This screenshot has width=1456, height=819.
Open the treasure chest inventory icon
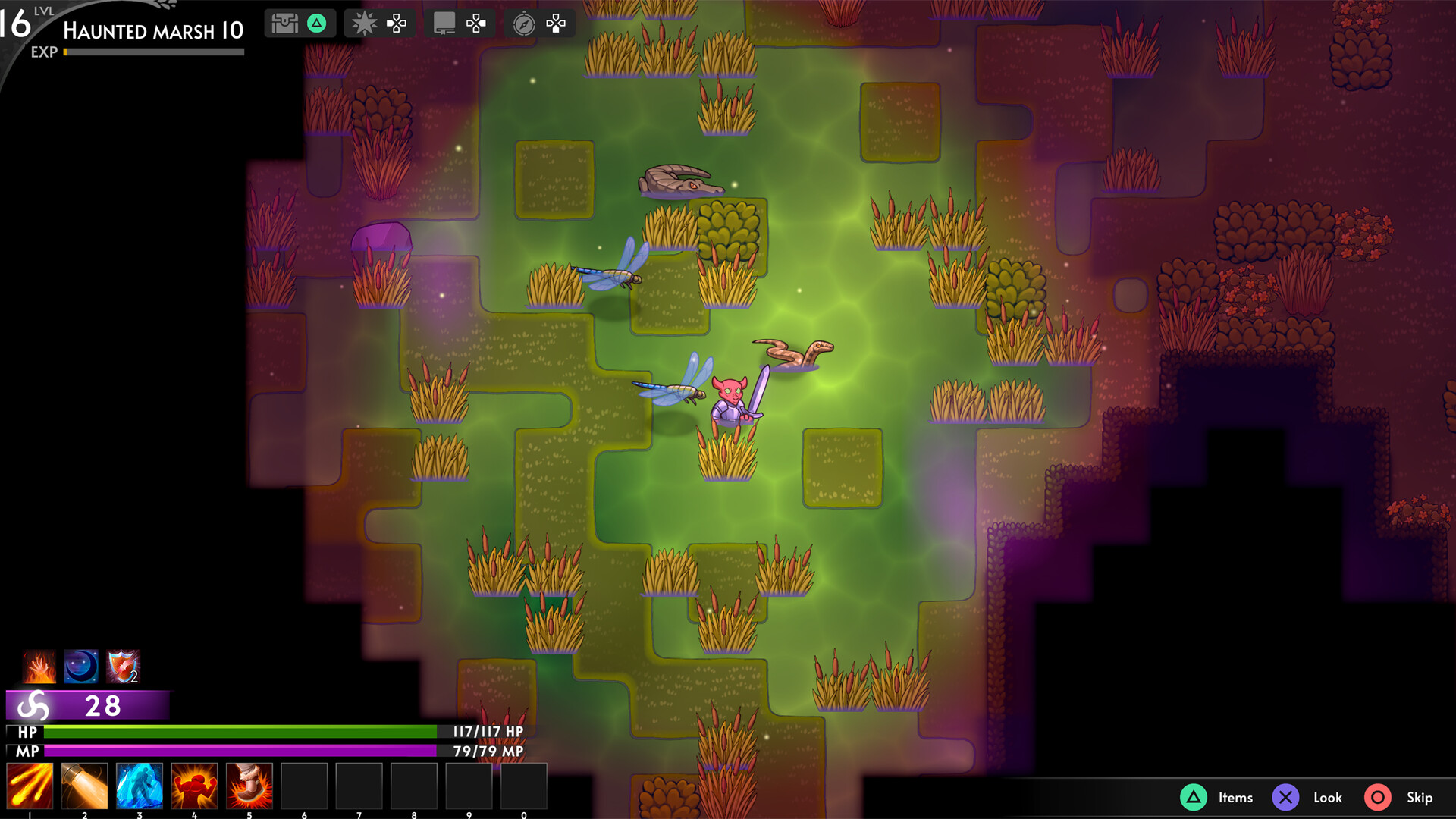[285, 23]
